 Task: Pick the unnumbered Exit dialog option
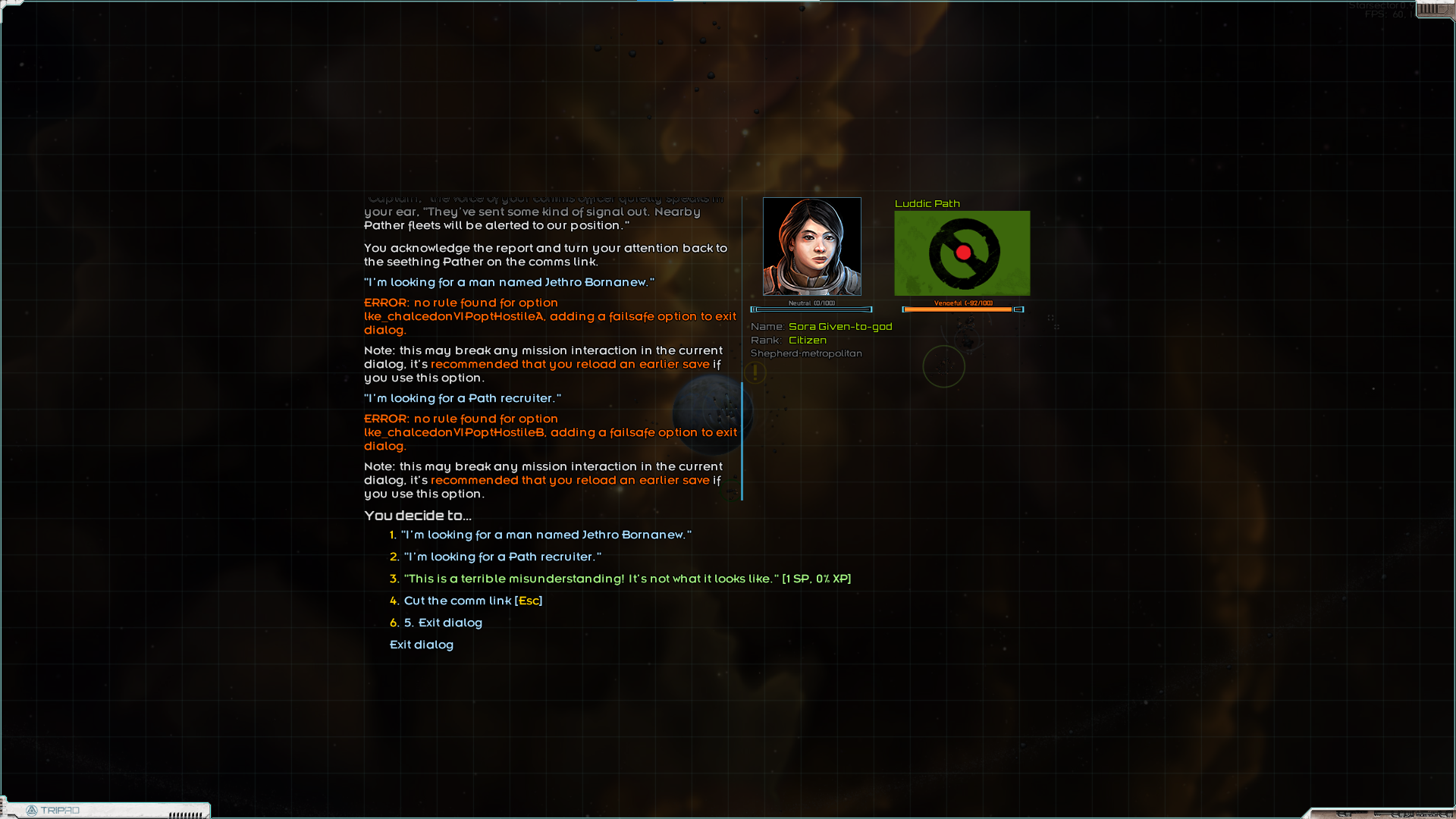click(x=422, y=645)
